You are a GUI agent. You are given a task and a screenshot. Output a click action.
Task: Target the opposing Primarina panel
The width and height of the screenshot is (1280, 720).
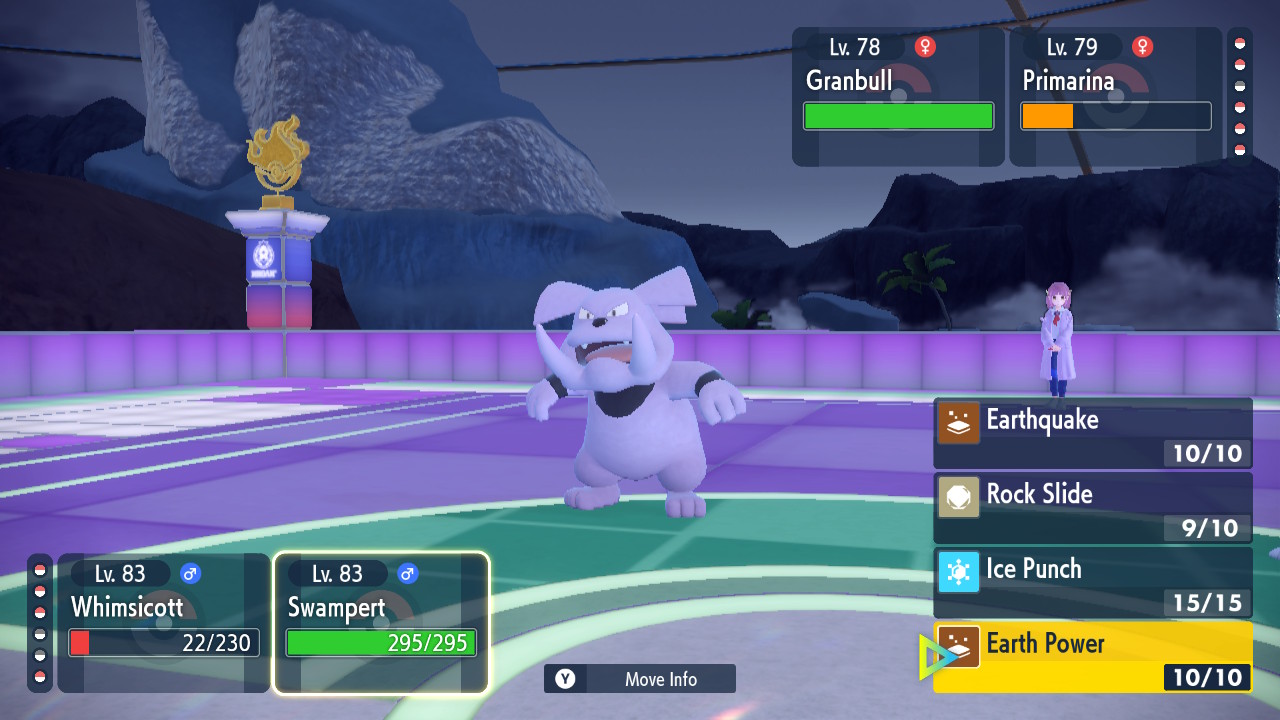1115,97
